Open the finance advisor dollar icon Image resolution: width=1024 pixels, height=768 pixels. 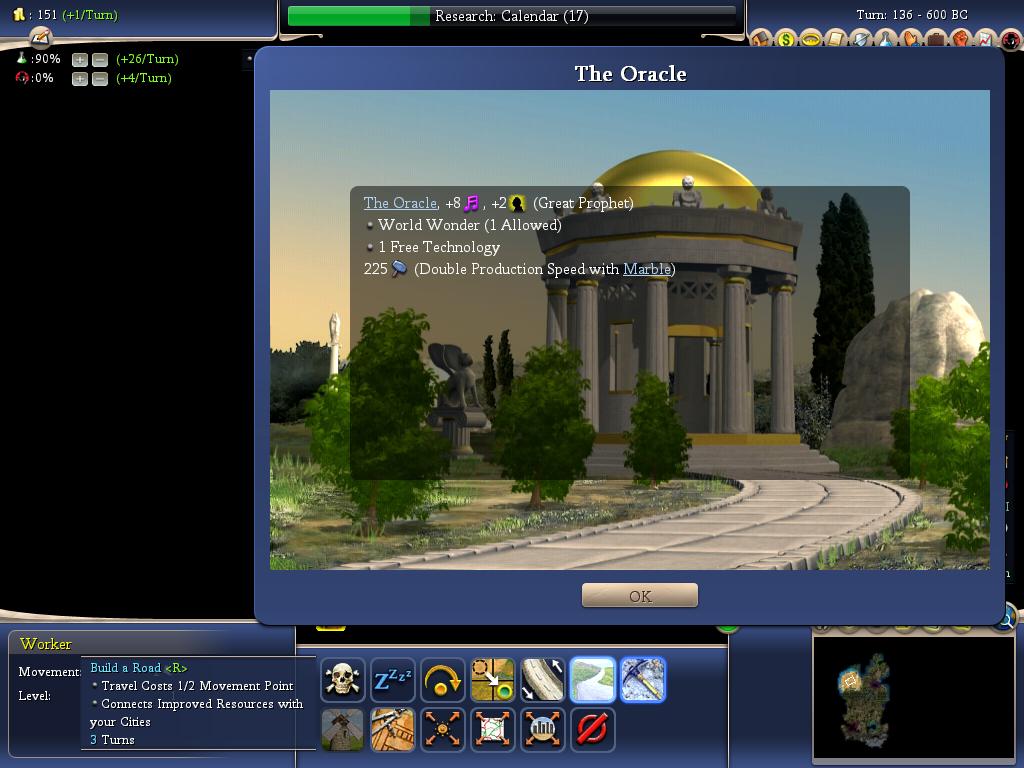click(x=786, y=40)
